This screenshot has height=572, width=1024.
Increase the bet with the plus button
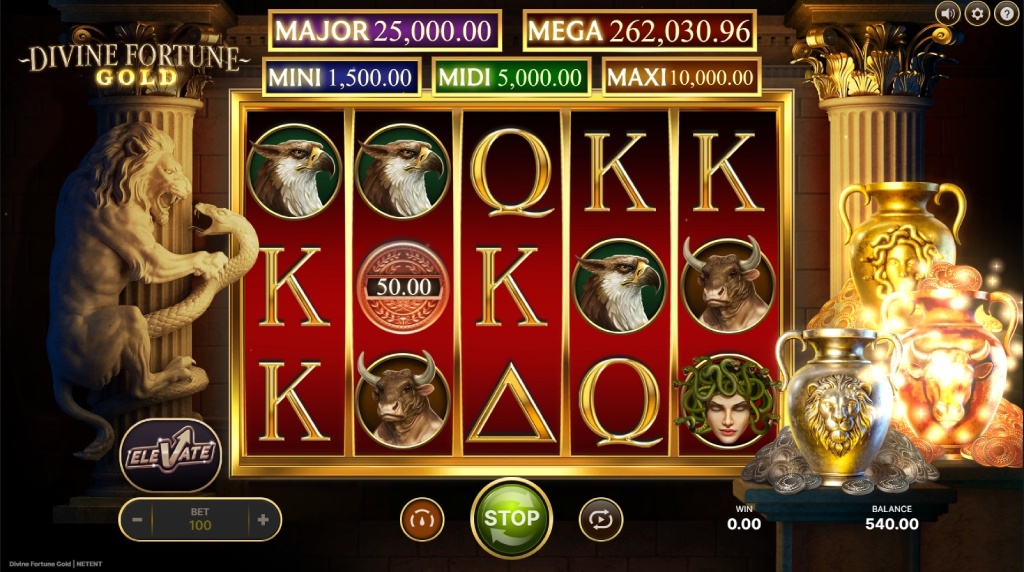tap(263, 520)
